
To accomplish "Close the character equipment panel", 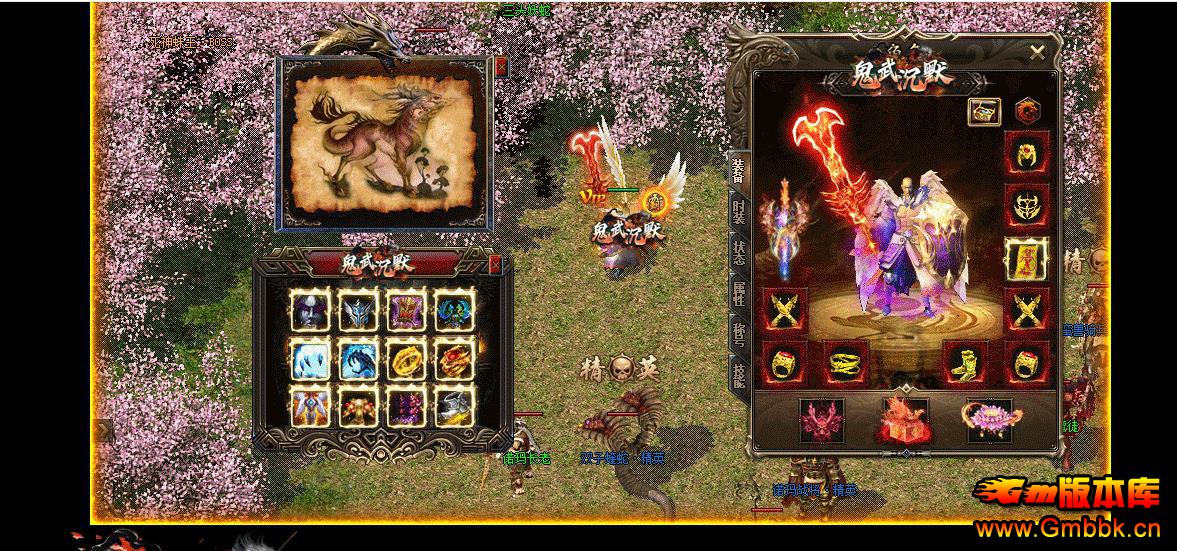I will coord(1037,53).
